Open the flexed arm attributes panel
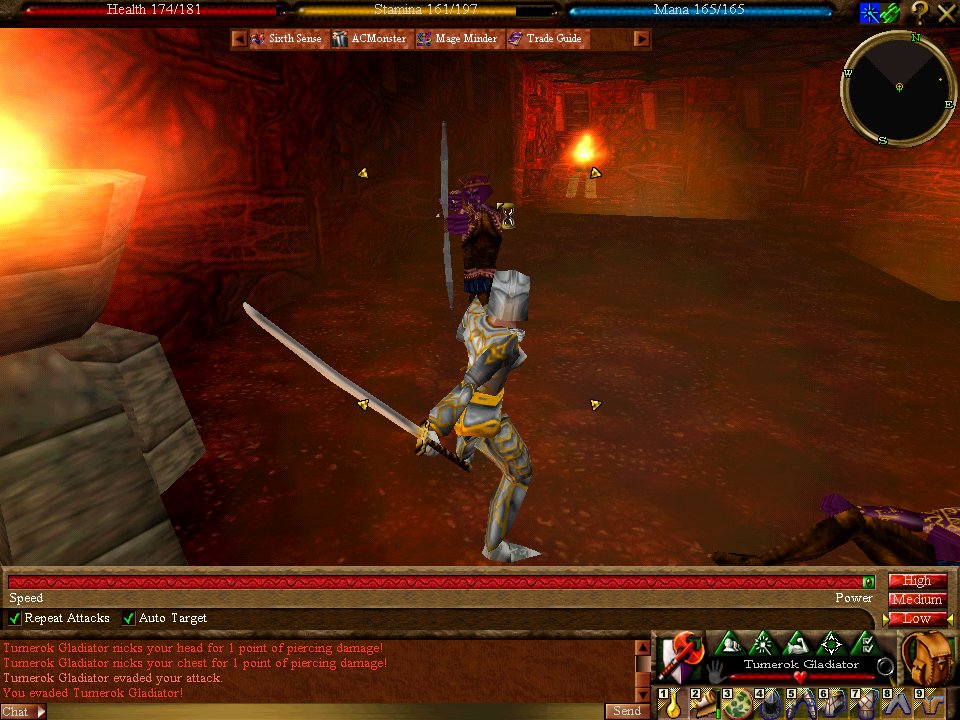This screenshot has height=720, width=960. (x=797, y=644)
